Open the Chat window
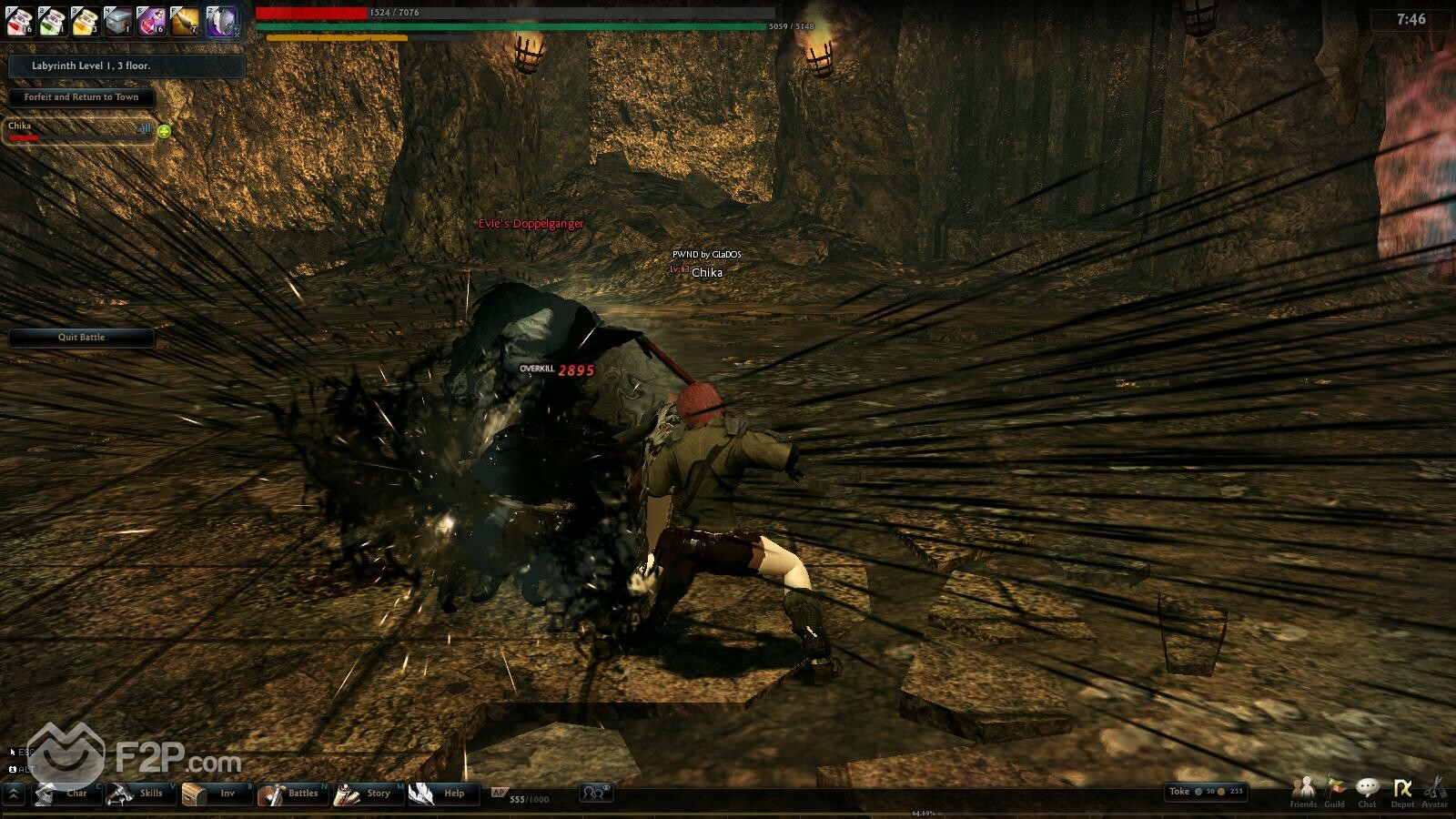Viewport: 1456px width, 819px height. [x=1367, y=792]
